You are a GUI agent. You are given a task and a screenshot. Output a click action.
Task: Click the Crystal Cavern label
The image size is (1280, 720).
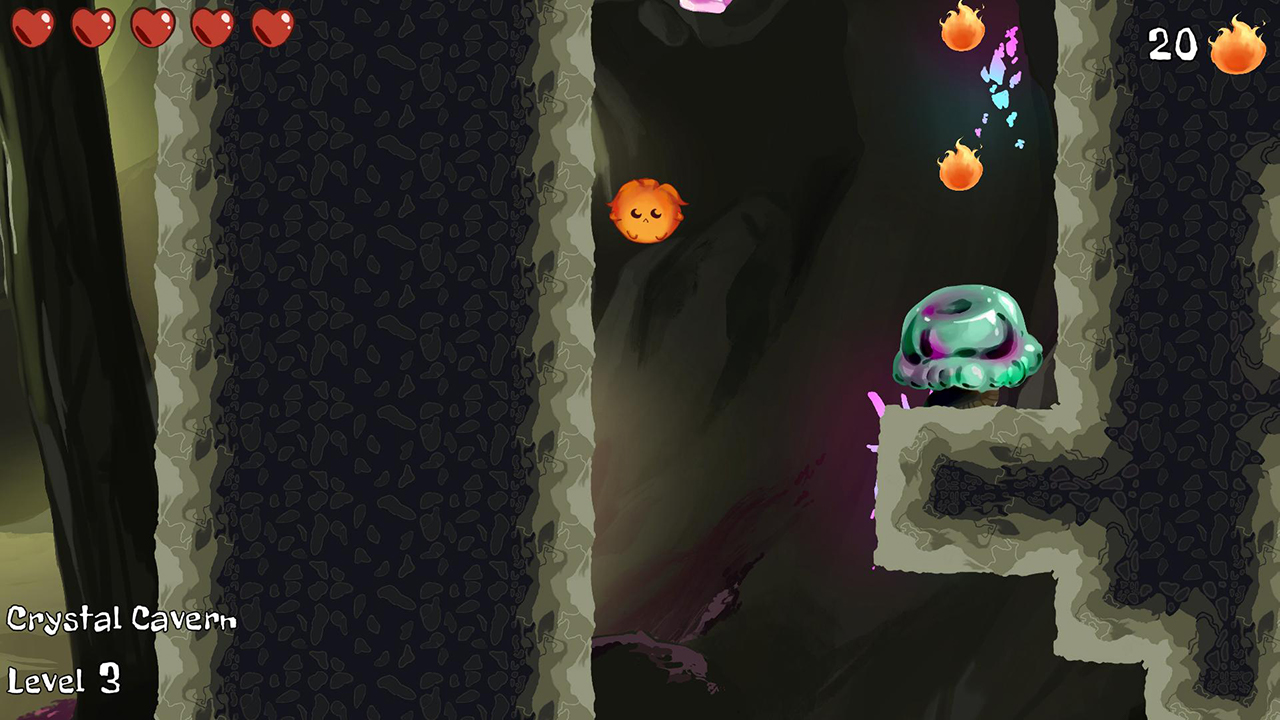tap(120, 618)
